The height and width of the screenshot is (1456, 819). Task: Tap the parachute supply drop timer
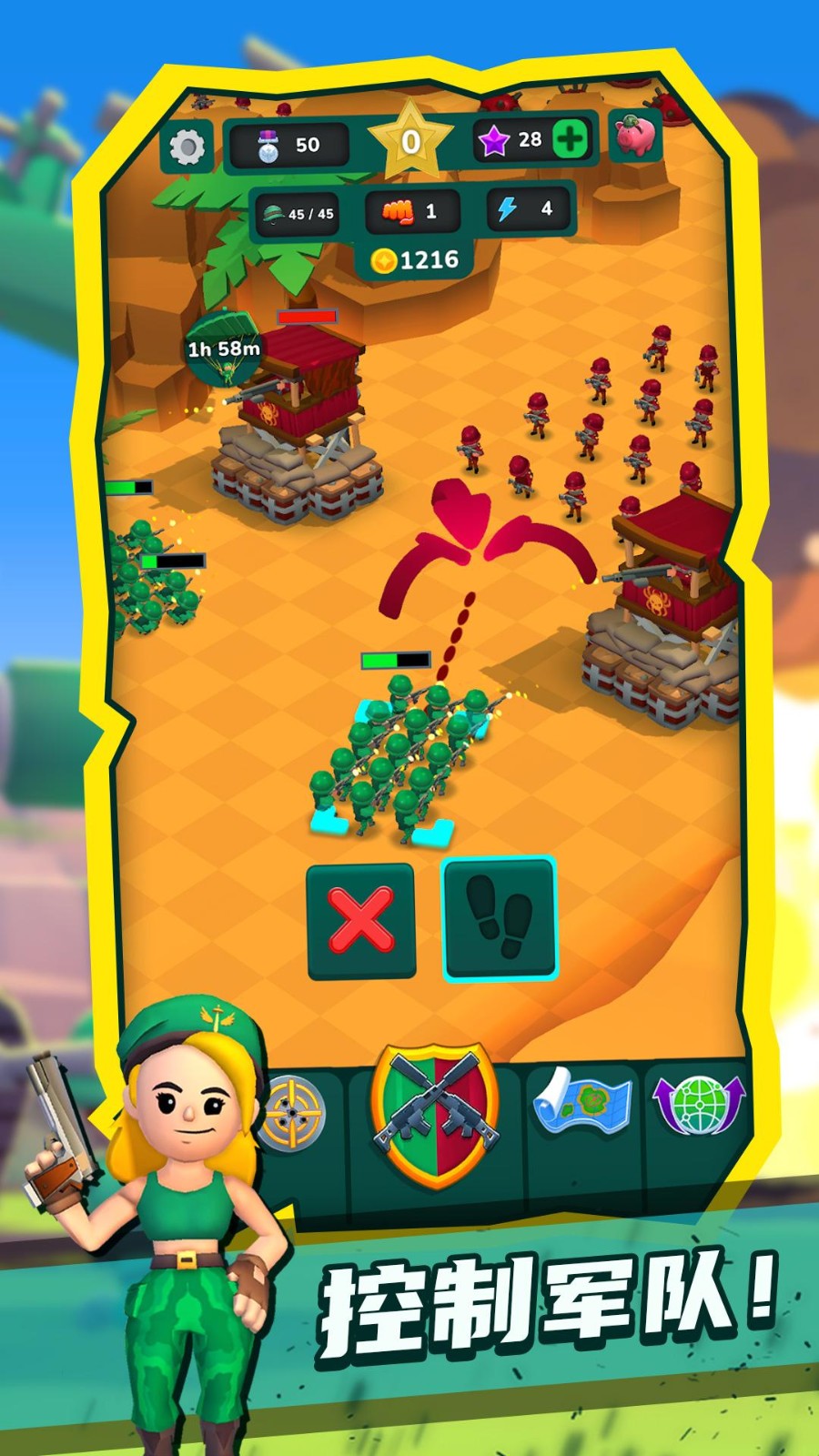224,349
